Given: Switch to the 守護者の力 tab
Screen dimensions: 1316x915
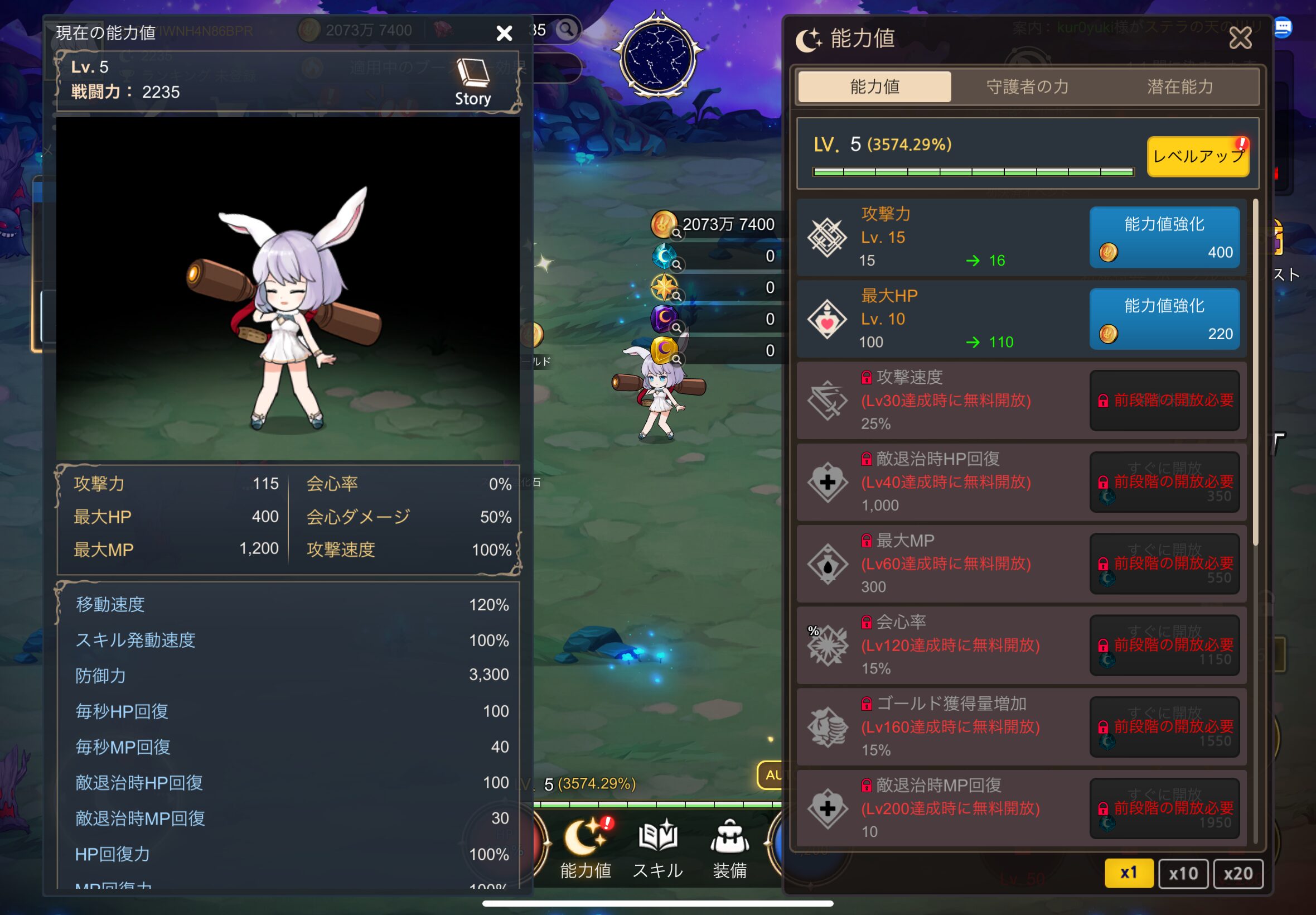Looking at the screenshot, I should click(x=1027, y=86).
